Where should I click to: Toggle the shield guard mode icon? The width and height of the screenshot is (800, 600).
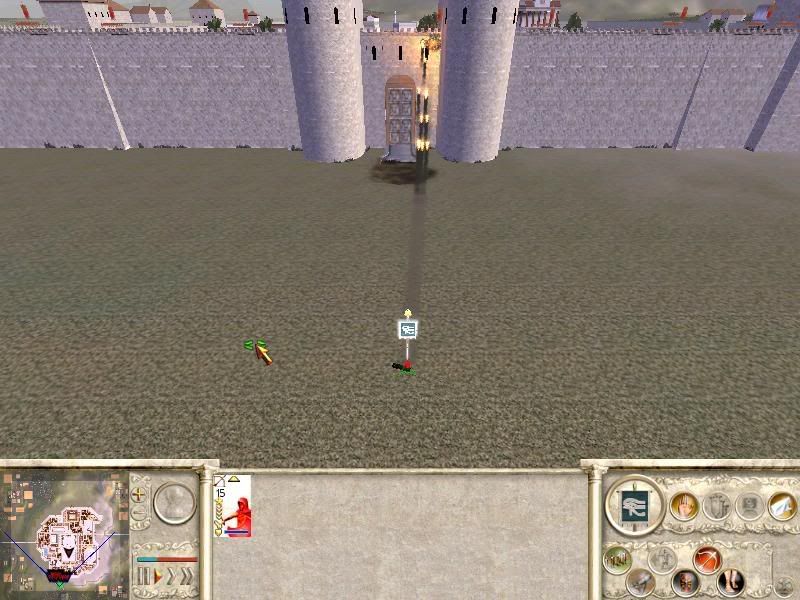click(686, 580)
